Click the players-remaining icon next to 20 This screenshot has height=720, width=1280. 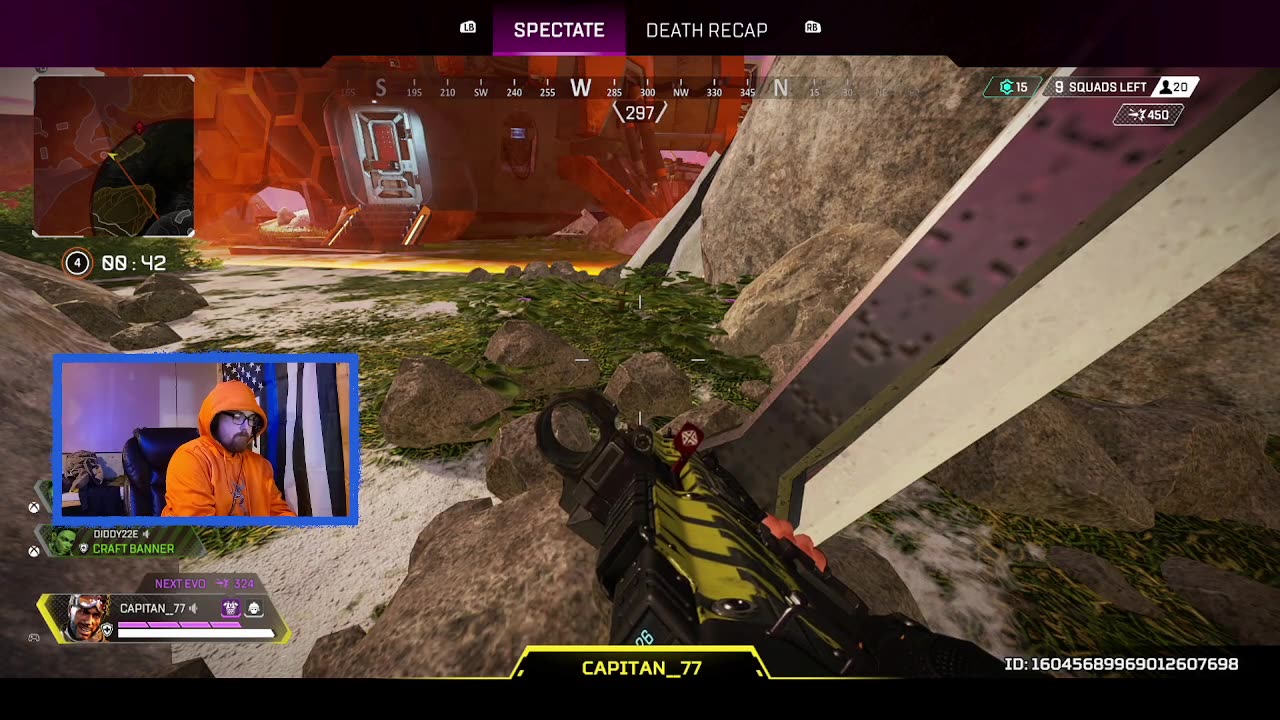[x=1166, y=86]
